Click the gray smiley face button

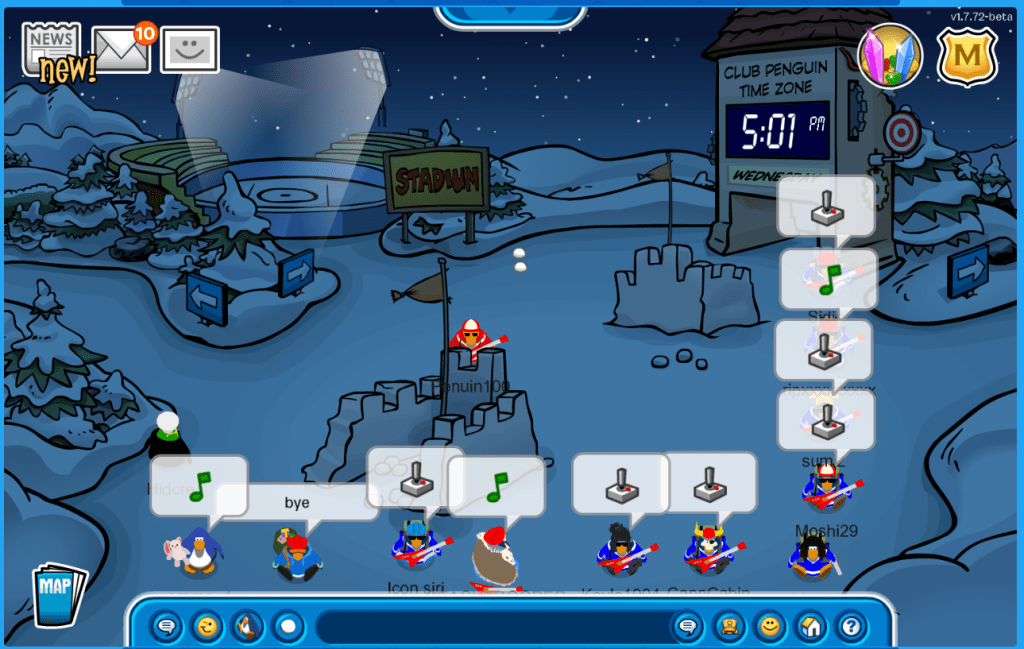point(190,50)
